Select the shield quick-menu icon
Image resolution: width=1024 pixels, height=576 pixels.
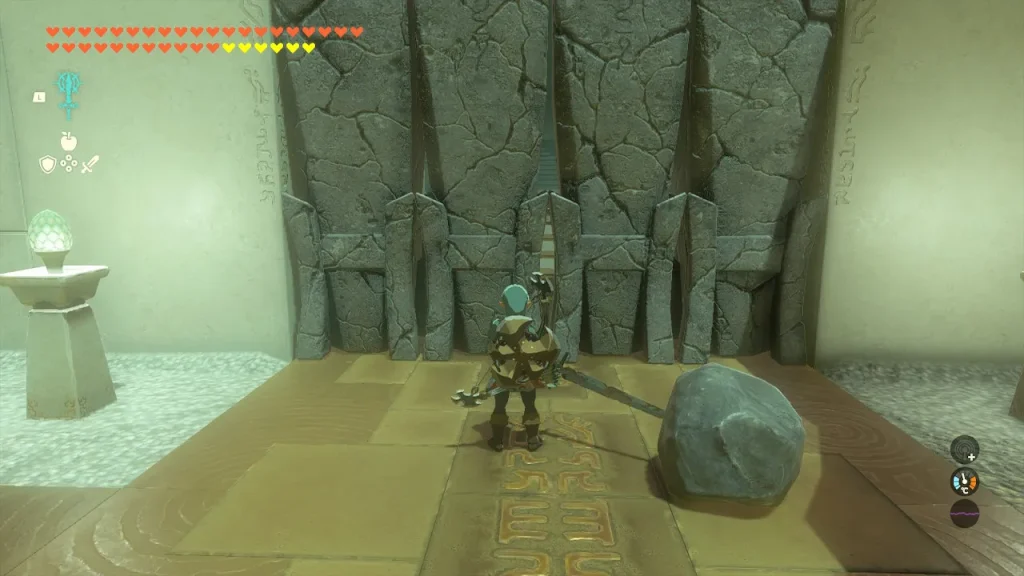click(x=47, y=164)
